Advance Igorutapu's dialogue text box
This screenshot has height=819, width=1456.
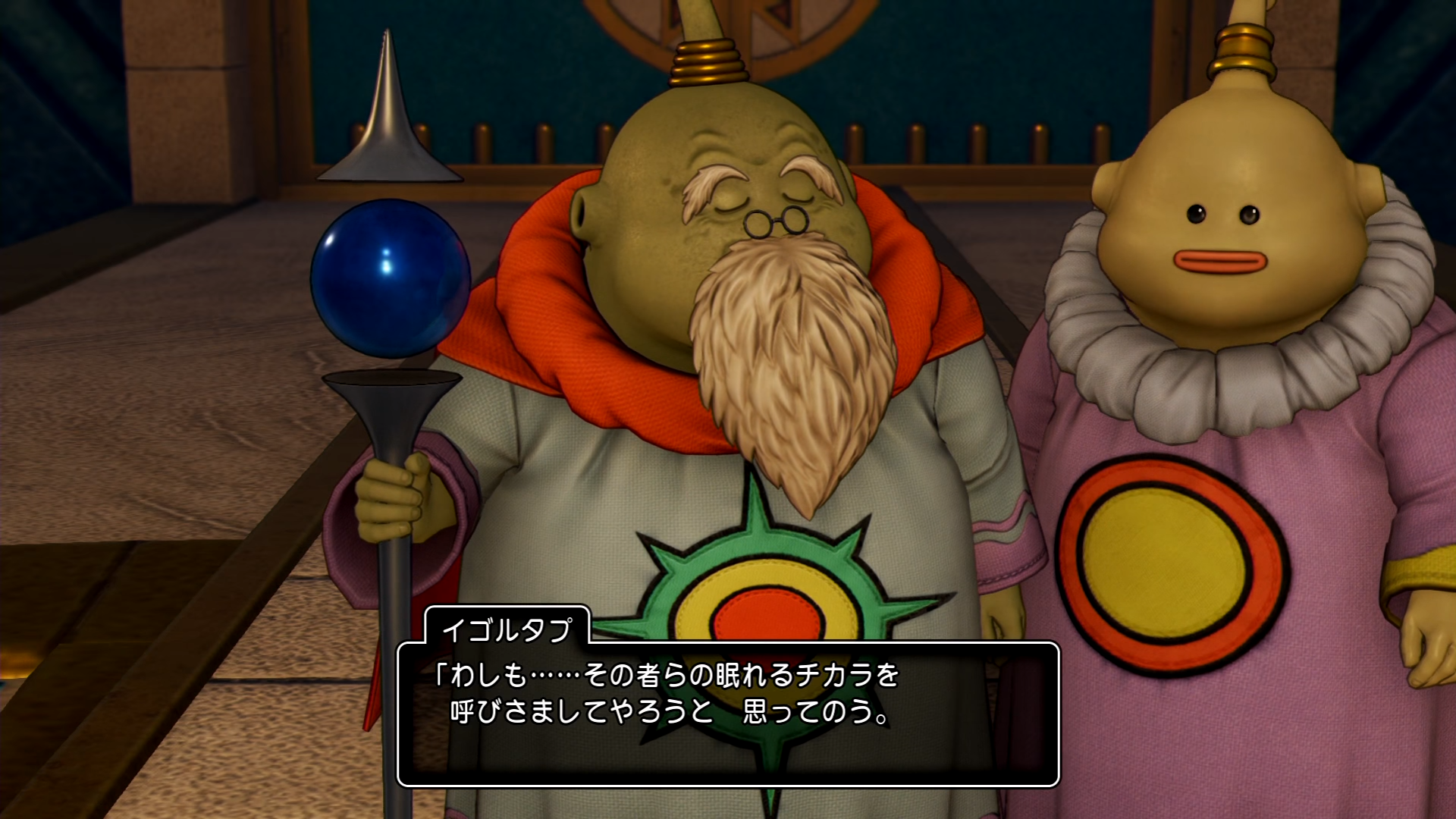pyautogui.click(x=728, y=713)
